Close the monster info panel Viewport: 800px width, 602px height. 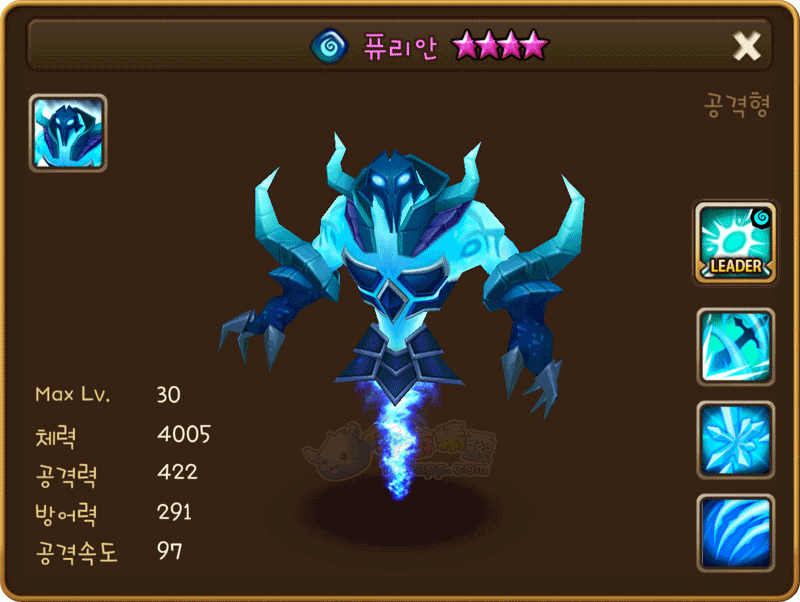point(747,45)
